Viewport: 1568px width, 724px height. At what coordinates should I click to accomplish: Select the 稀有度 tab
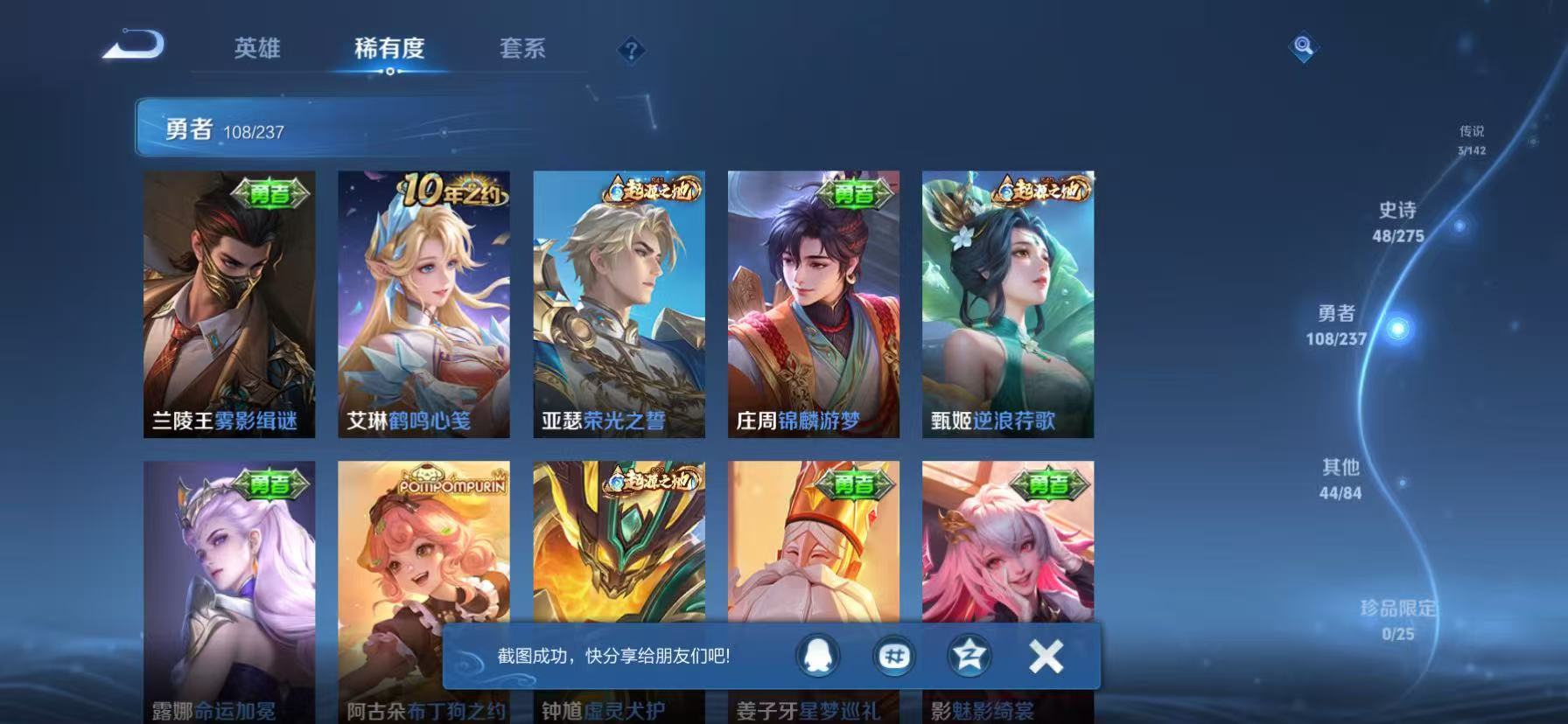click(x=390, y=50)
